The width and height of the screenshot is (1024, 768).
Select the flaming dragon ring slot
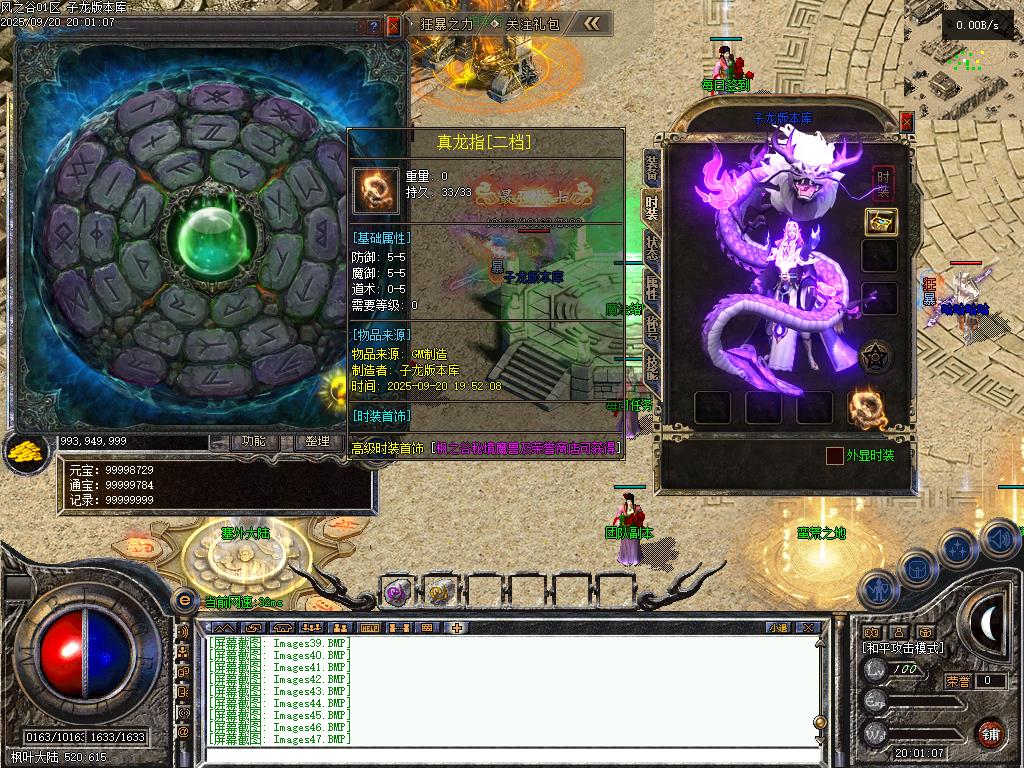[865, 406]
